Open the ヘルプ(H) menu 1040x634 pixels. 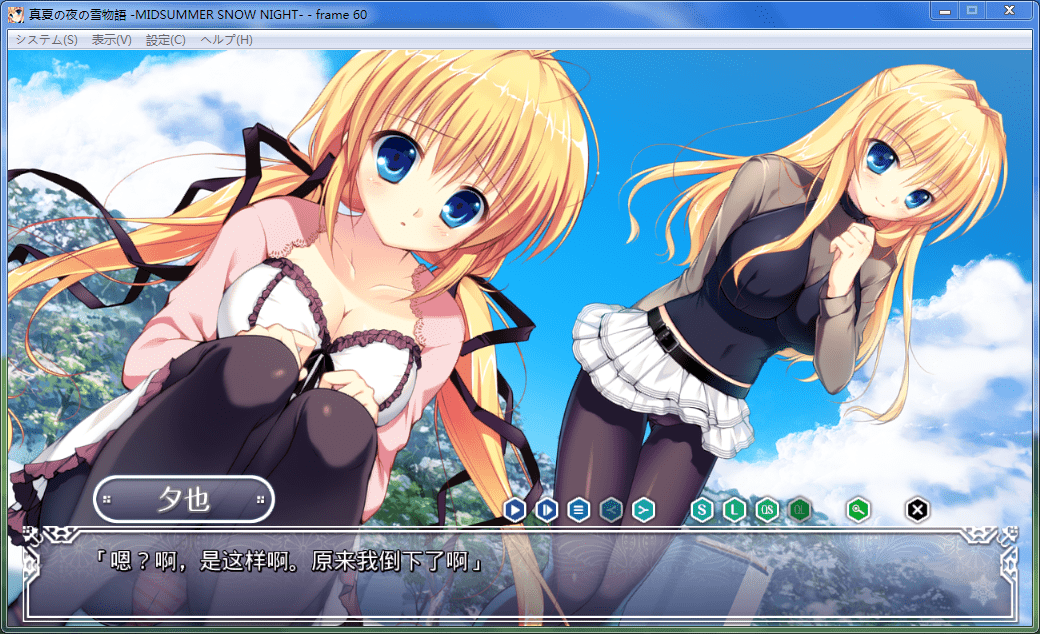click(226, 40)
